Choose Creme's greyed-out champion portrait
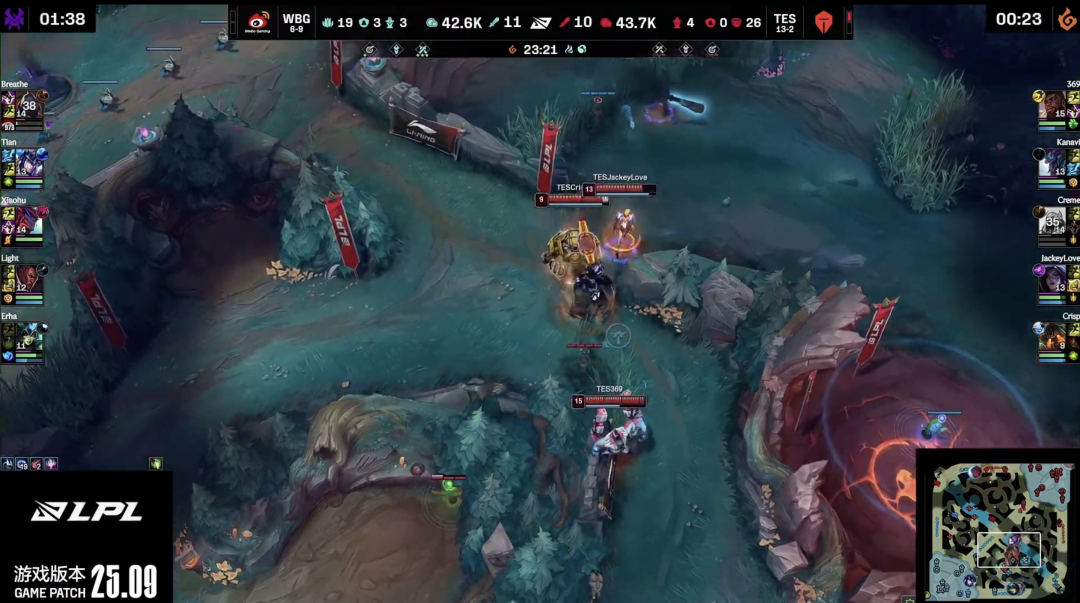 click(1052, 220)
